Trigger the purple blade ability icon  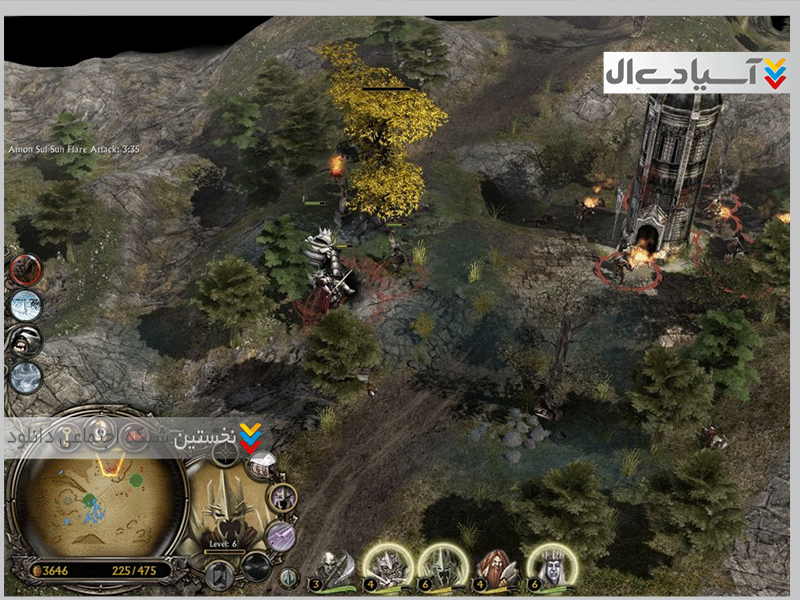[x=281, y=535]
